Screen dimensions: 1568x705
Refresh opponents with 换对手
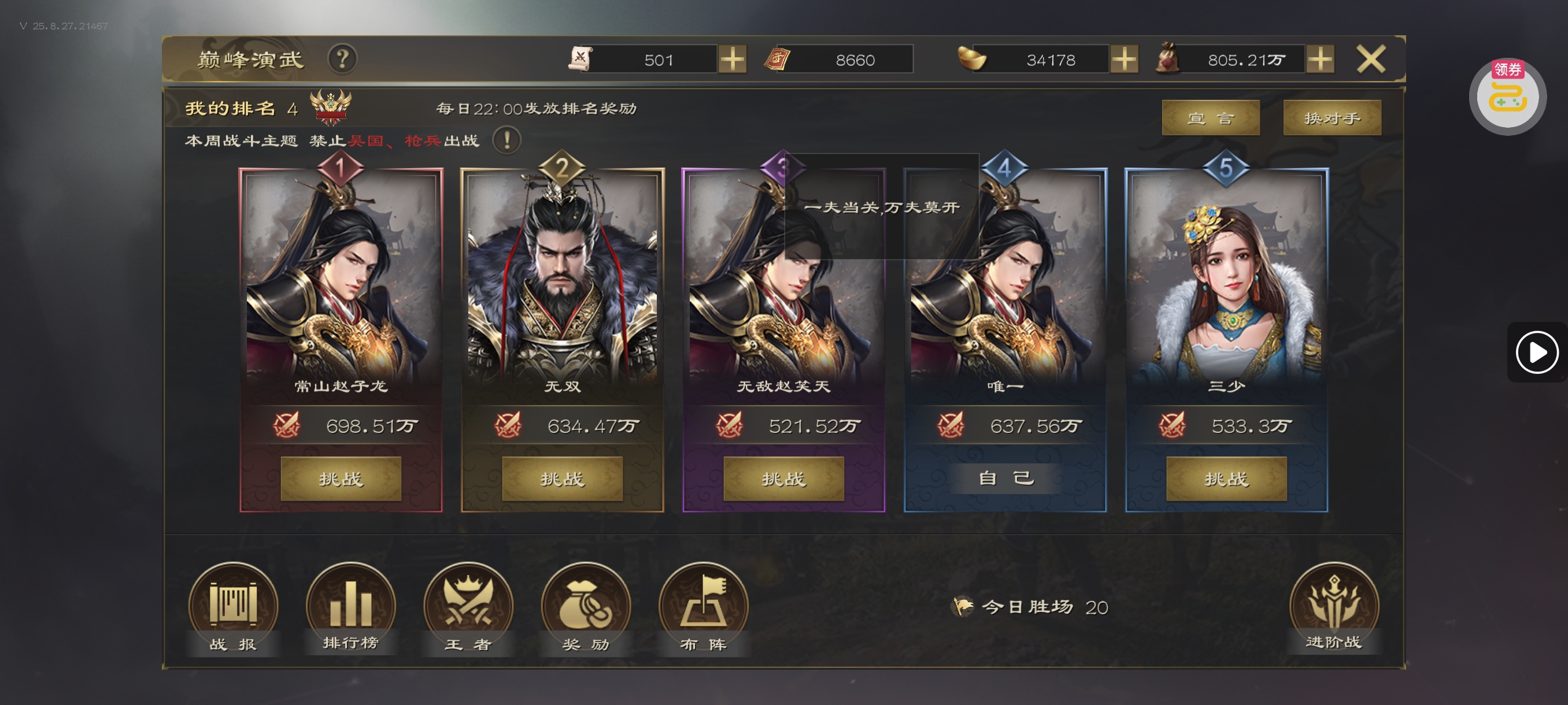point(1332,118)
